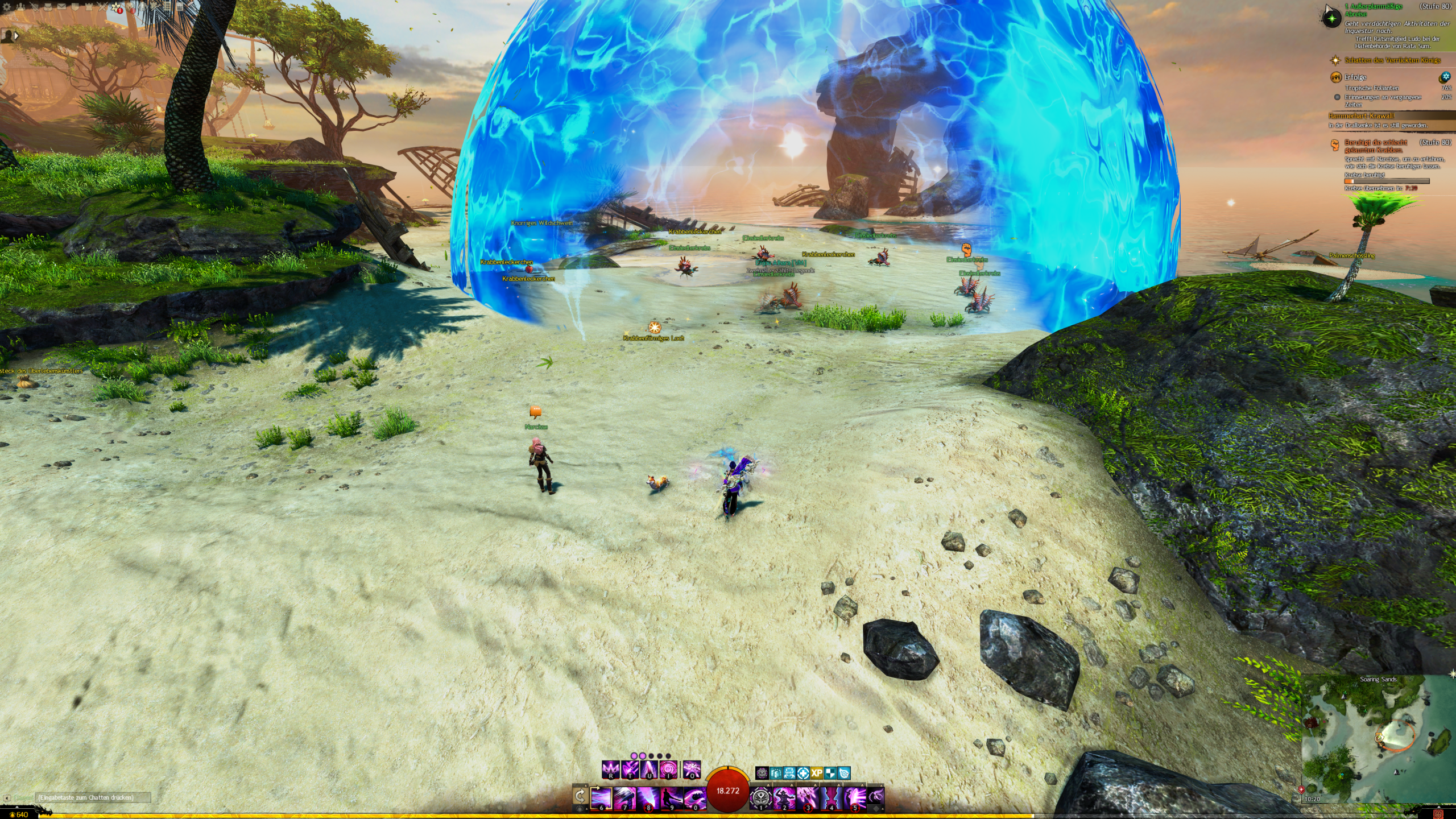Expand the party portrait arrow
This screenshot has width=1456, height=819.
[16, 36]
